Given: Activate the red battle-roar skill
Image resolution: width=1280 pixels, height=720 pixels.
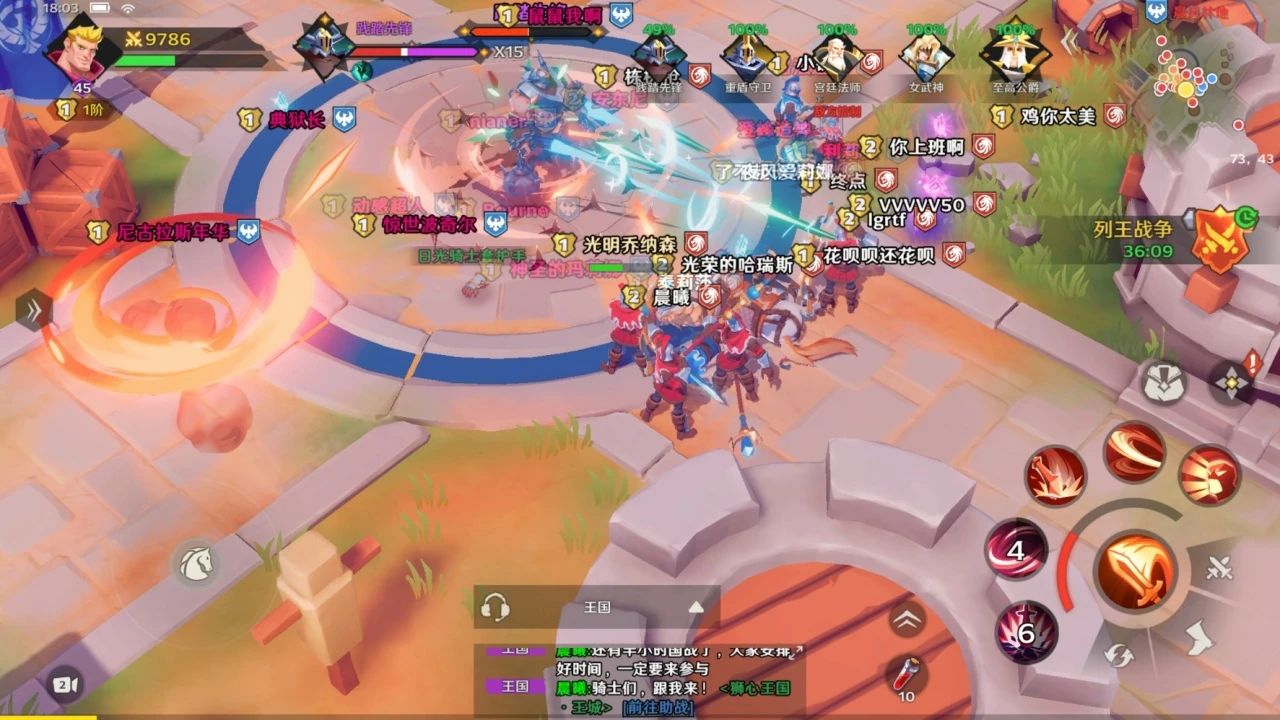Looking at the screenshot, I should [x=1207, y=476].
